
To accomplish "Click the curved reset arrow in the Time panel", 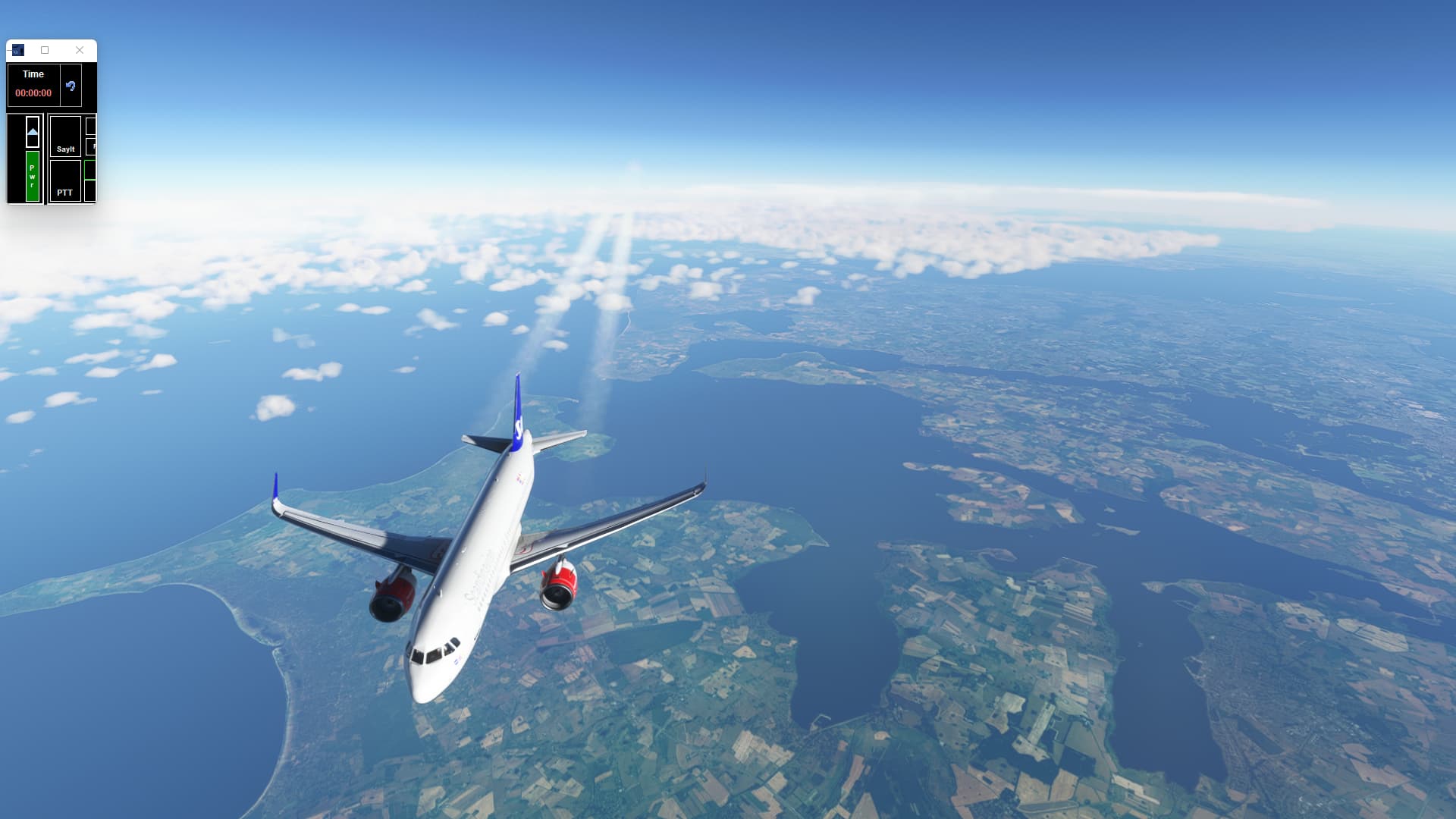I will tap(71, 86).
